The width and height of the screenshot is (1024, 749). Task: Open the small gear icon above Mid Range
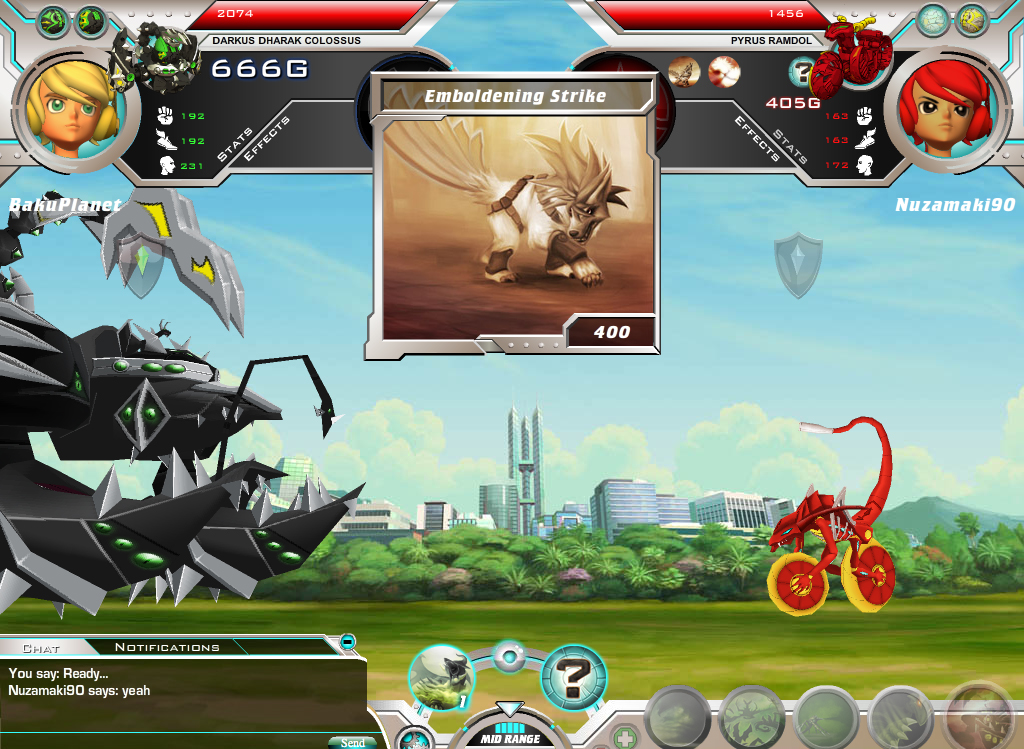point(509,658)
